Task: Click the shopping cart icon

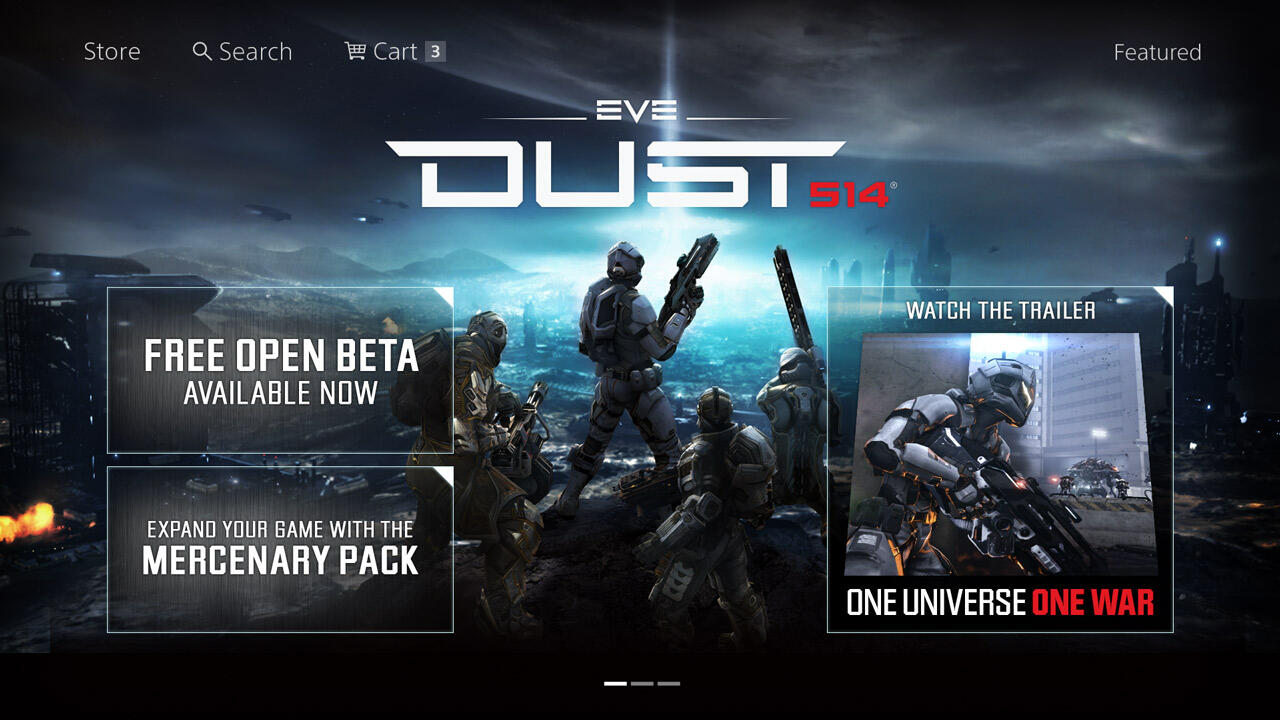Action: click(x=354, y=50)
